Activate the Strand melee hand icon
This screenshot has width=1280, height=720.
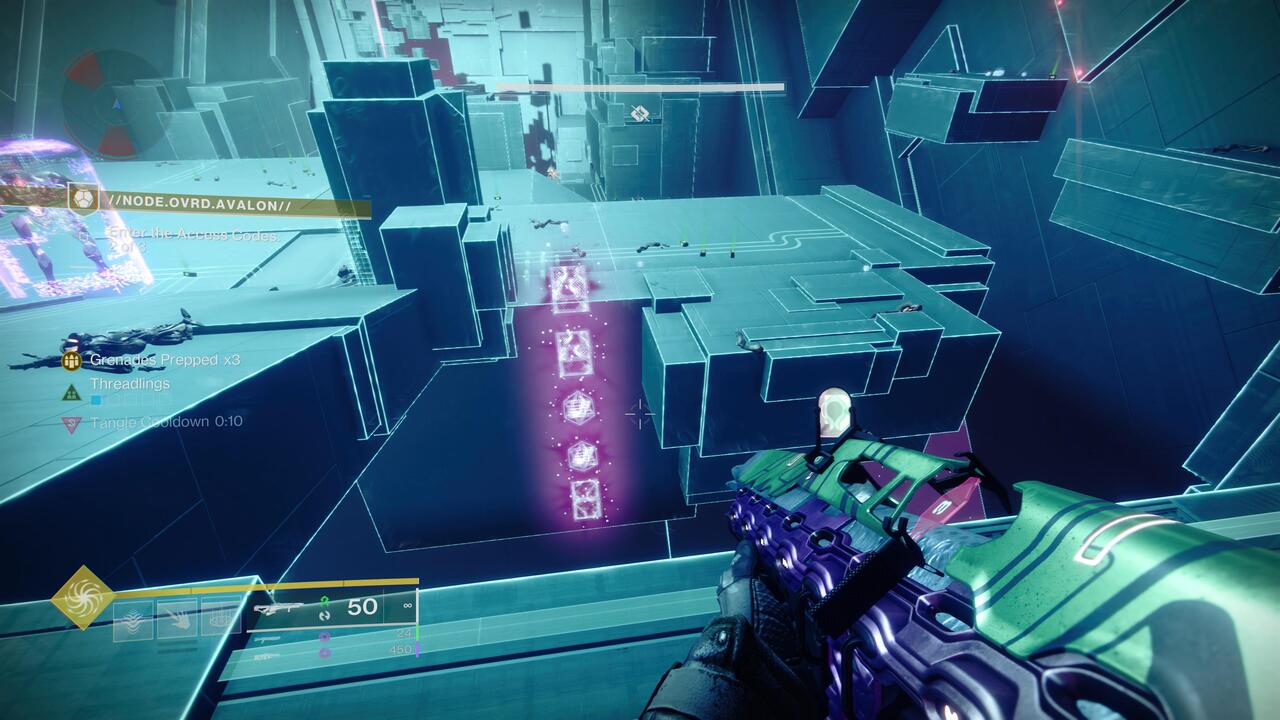[x=179, y=620]
